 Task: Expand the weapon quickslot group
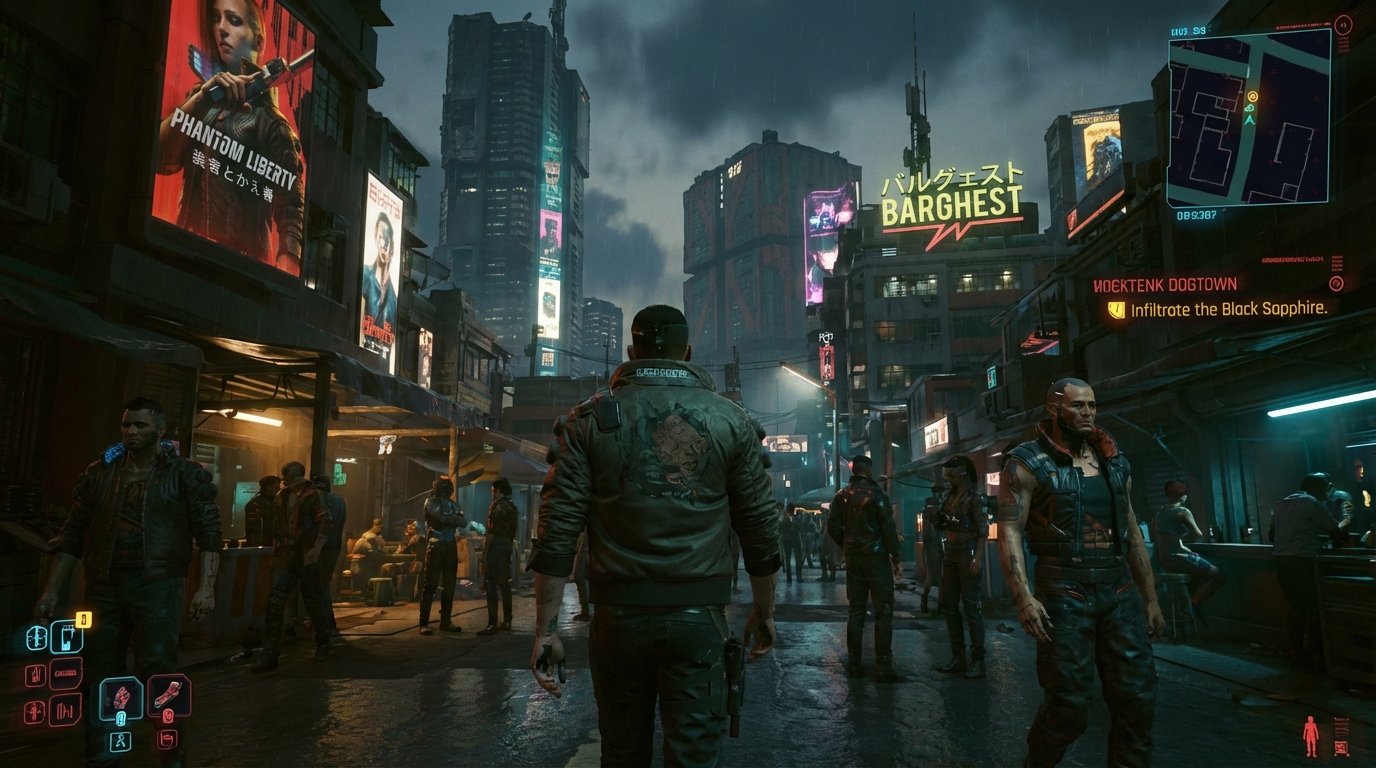pyautogui.click(x=122, y=740)
